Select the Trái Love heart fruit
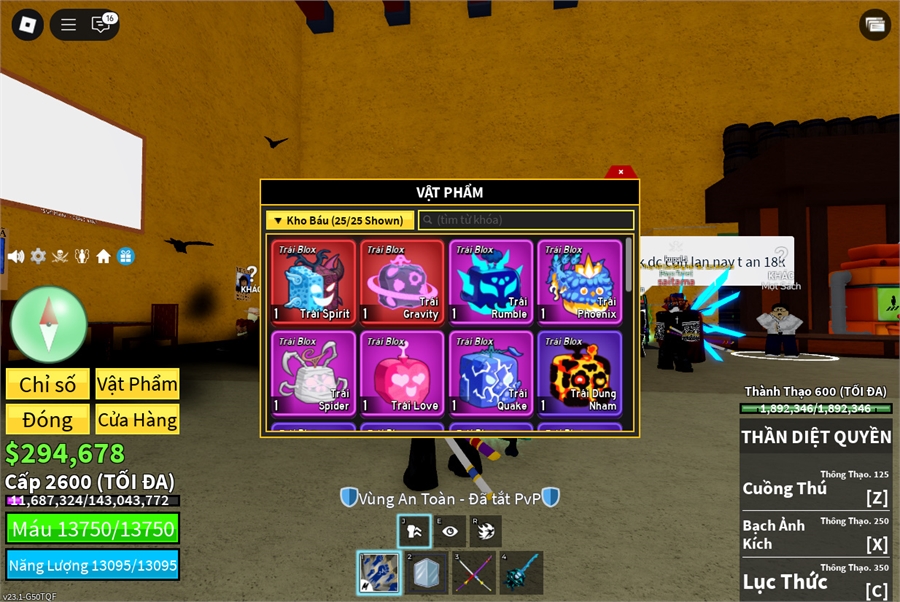The image size is (900, 602). (402, 373)
